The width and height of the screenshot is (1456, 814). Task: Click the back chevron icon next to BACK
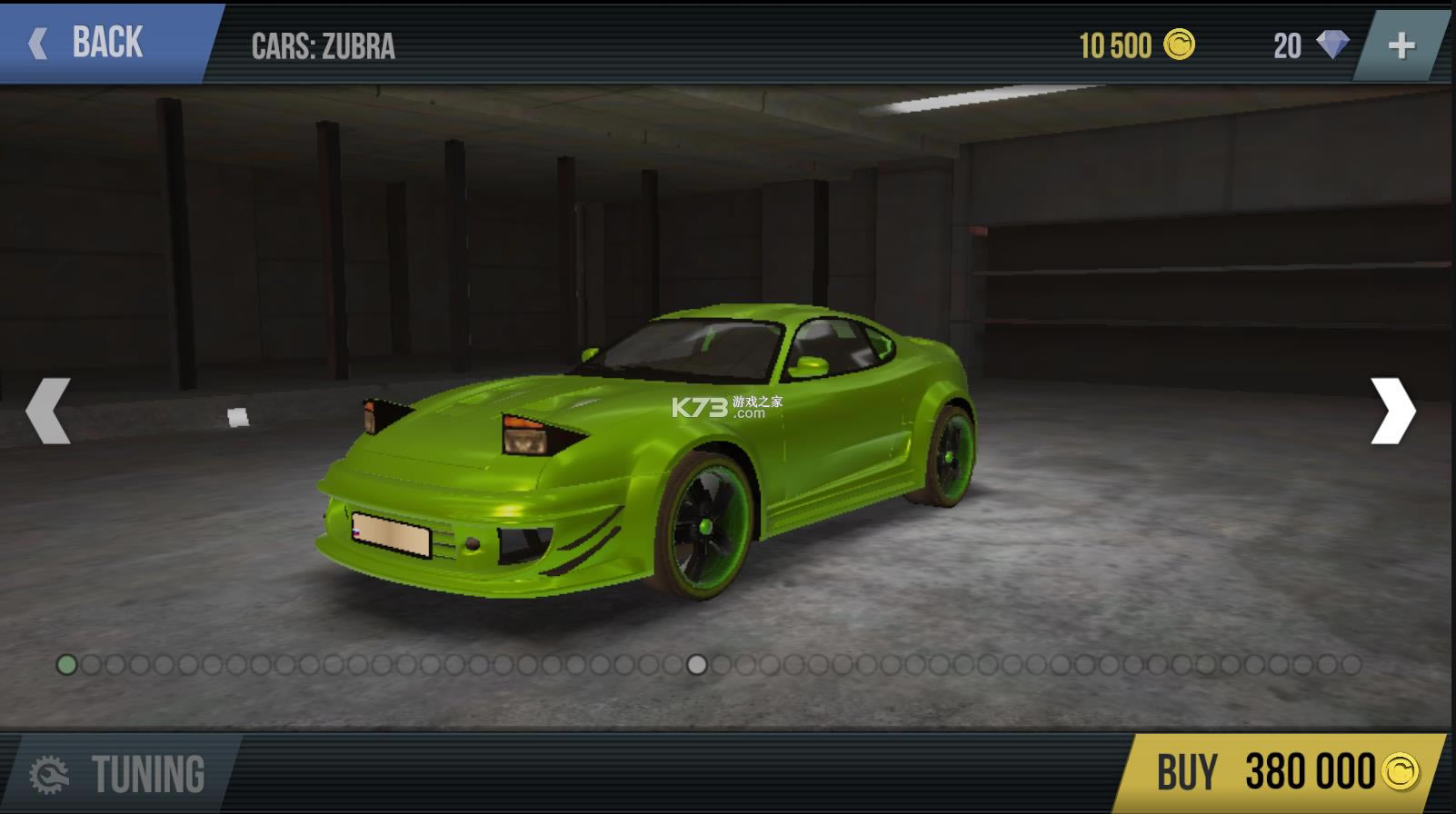point(38,42)
